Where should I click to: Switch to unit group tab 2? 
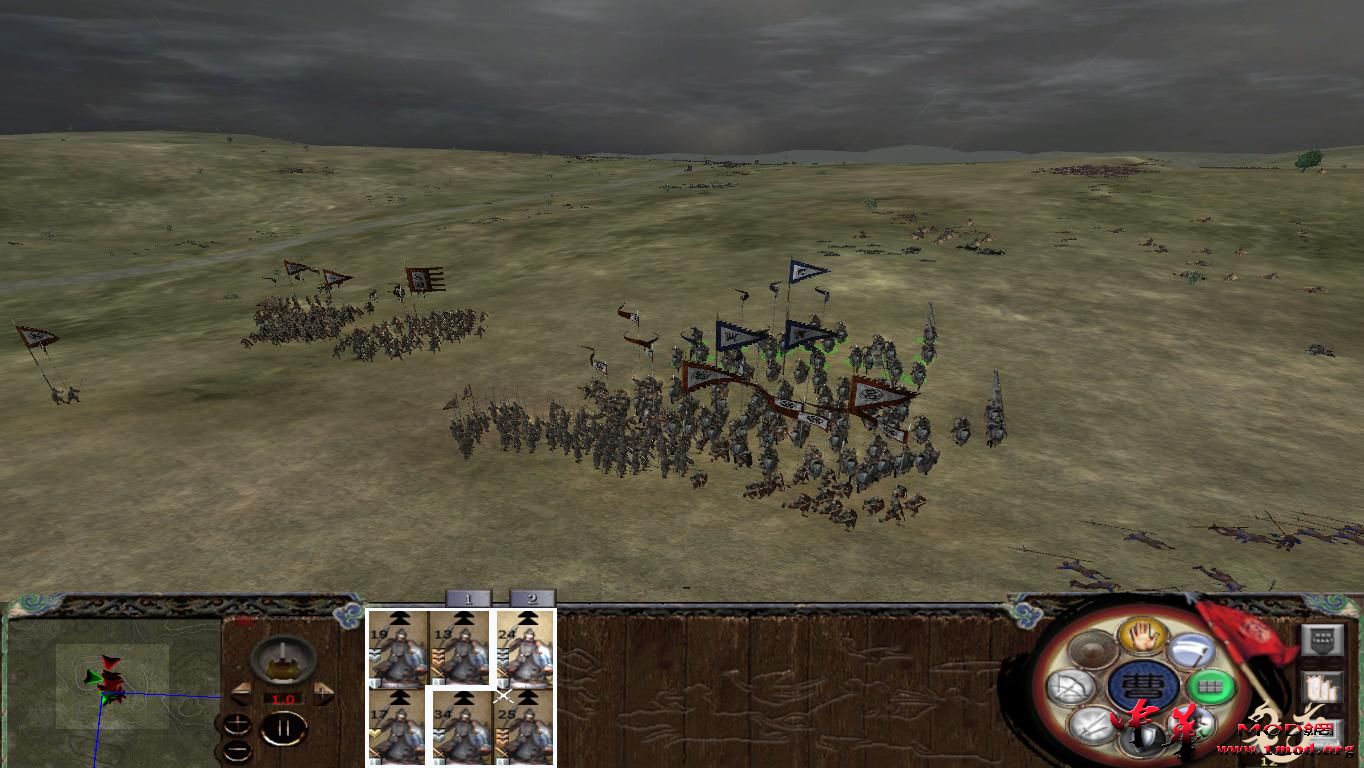click(x=532, y=600)
